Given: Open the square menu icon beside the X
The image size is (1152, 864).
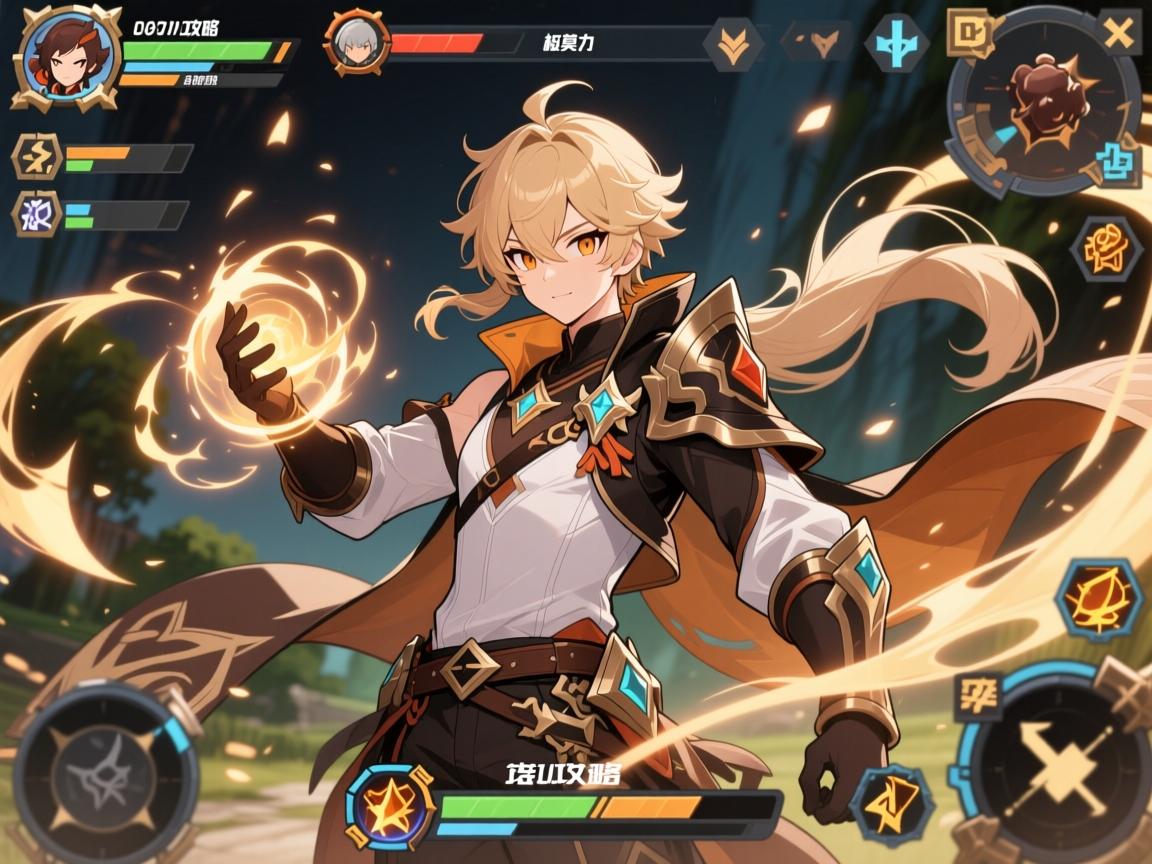Looking at the screenshot, I should 970,33.
